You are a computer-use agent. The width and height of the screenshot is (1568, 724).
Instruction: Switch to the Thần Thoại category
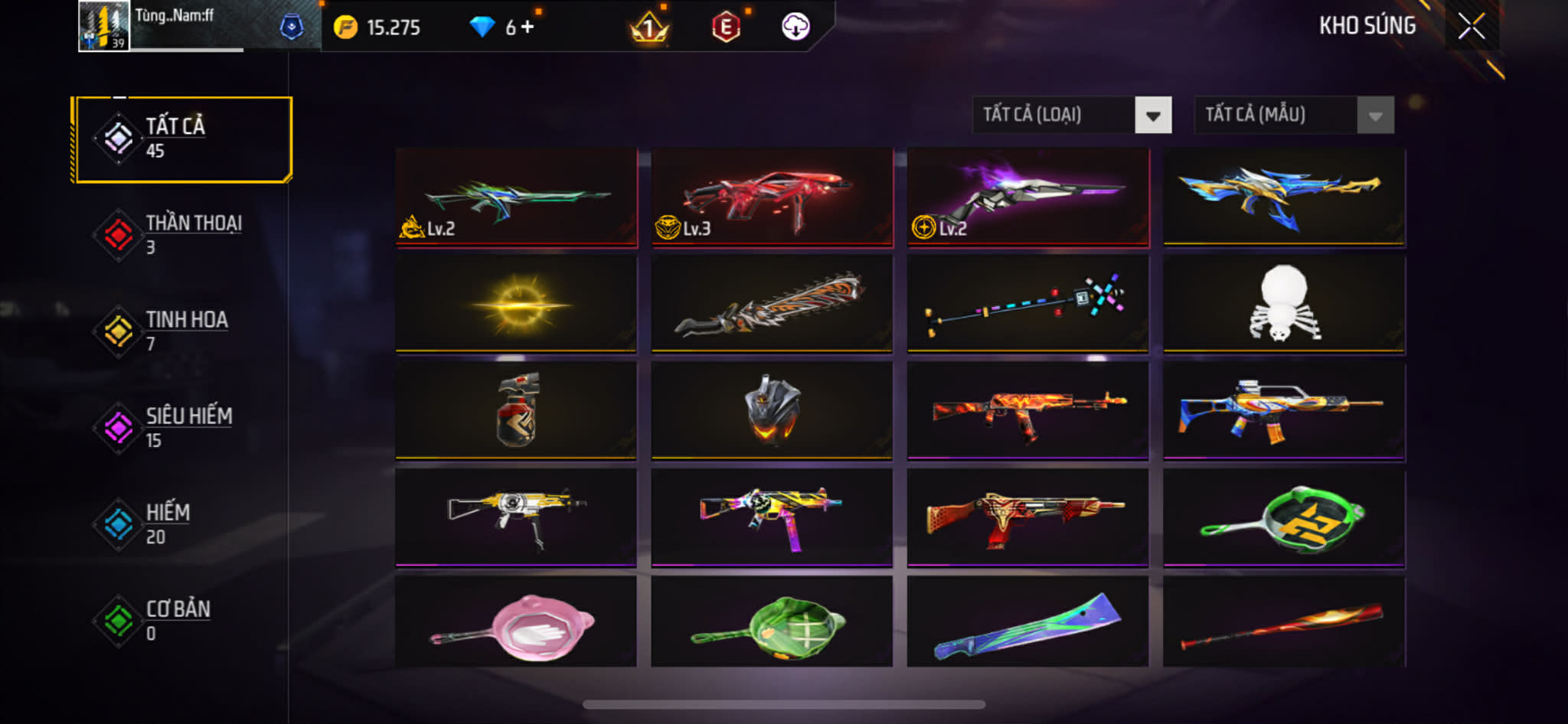pyautogui.click(x=182, y=235)
